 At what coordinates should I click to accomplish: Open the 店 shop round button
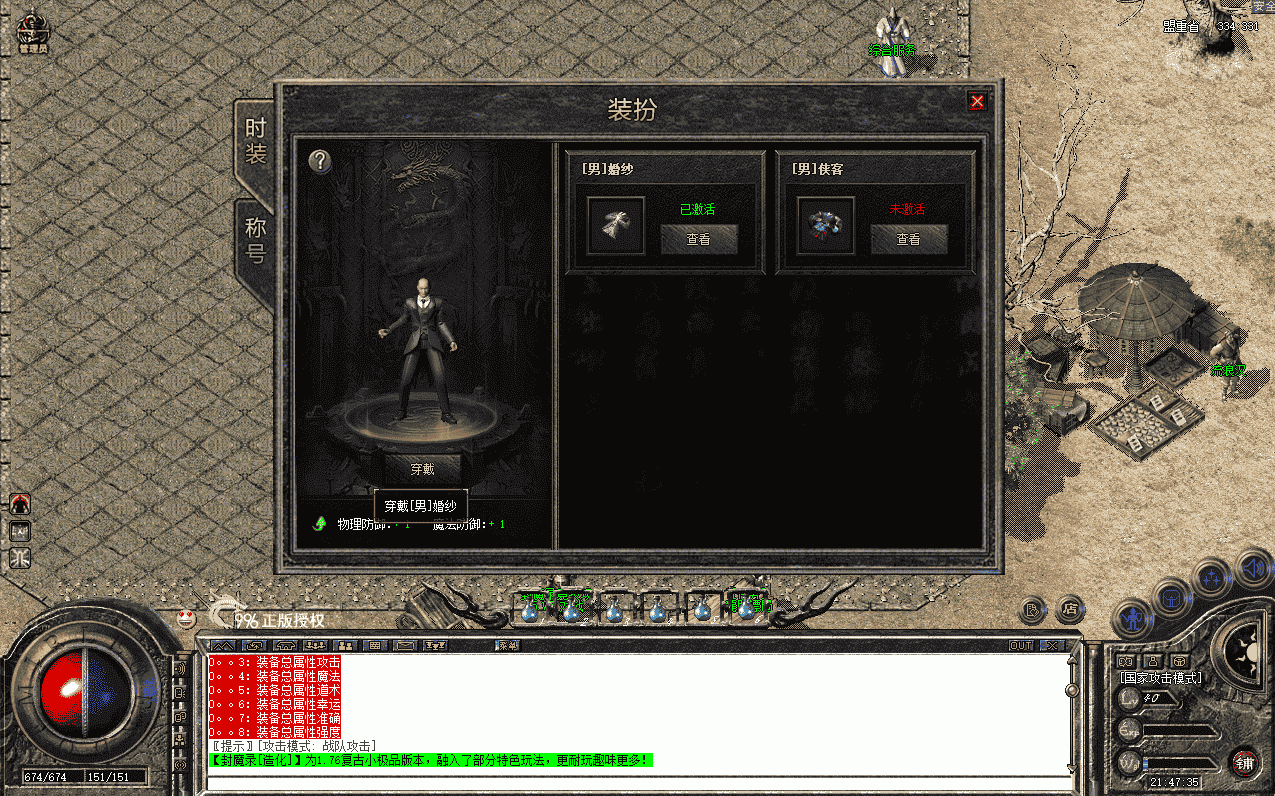pos(1071,607)
